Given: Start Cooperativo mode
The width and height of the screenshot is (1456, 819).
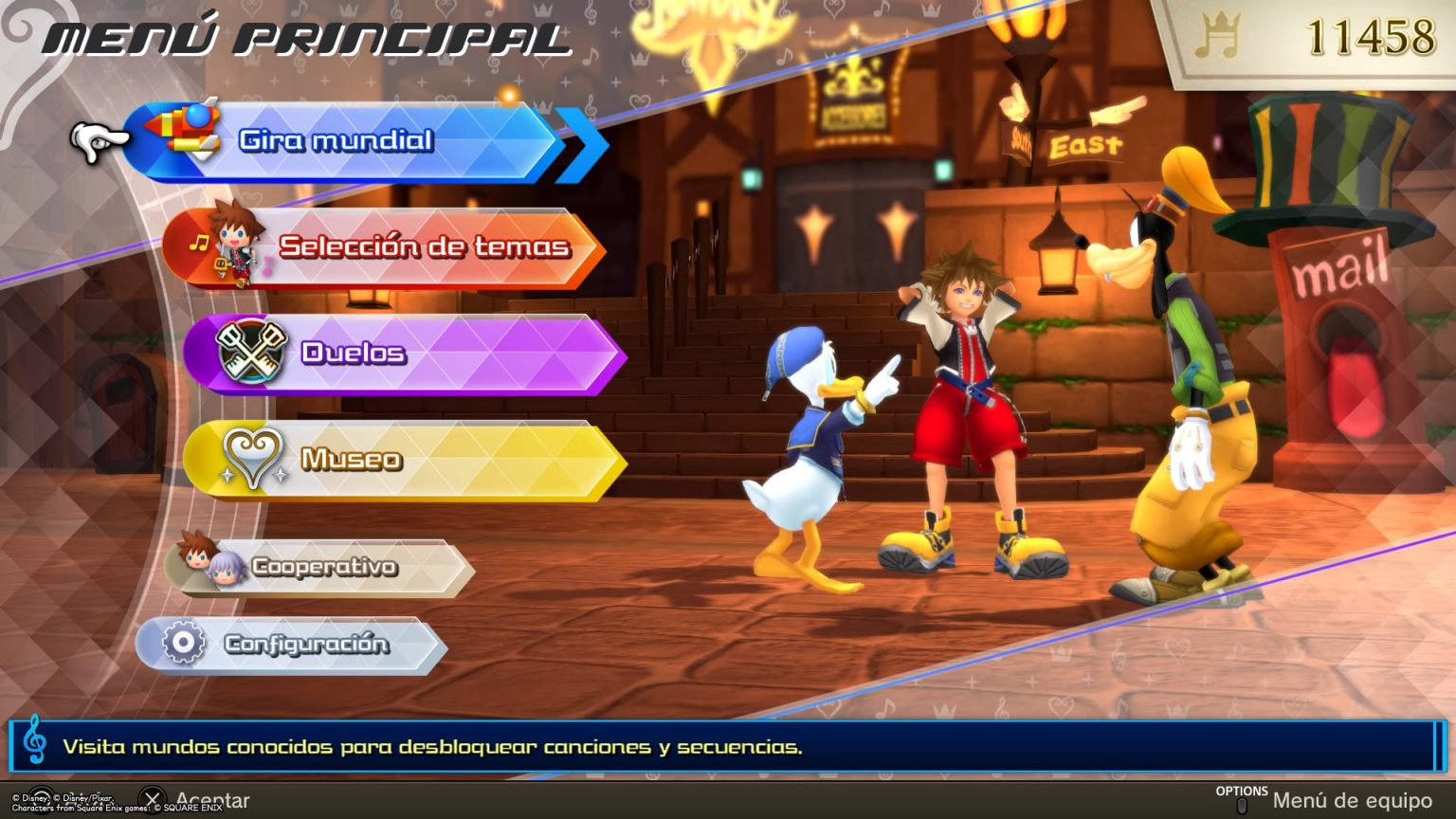Looking at the screenshot, I should pos(322,567).
